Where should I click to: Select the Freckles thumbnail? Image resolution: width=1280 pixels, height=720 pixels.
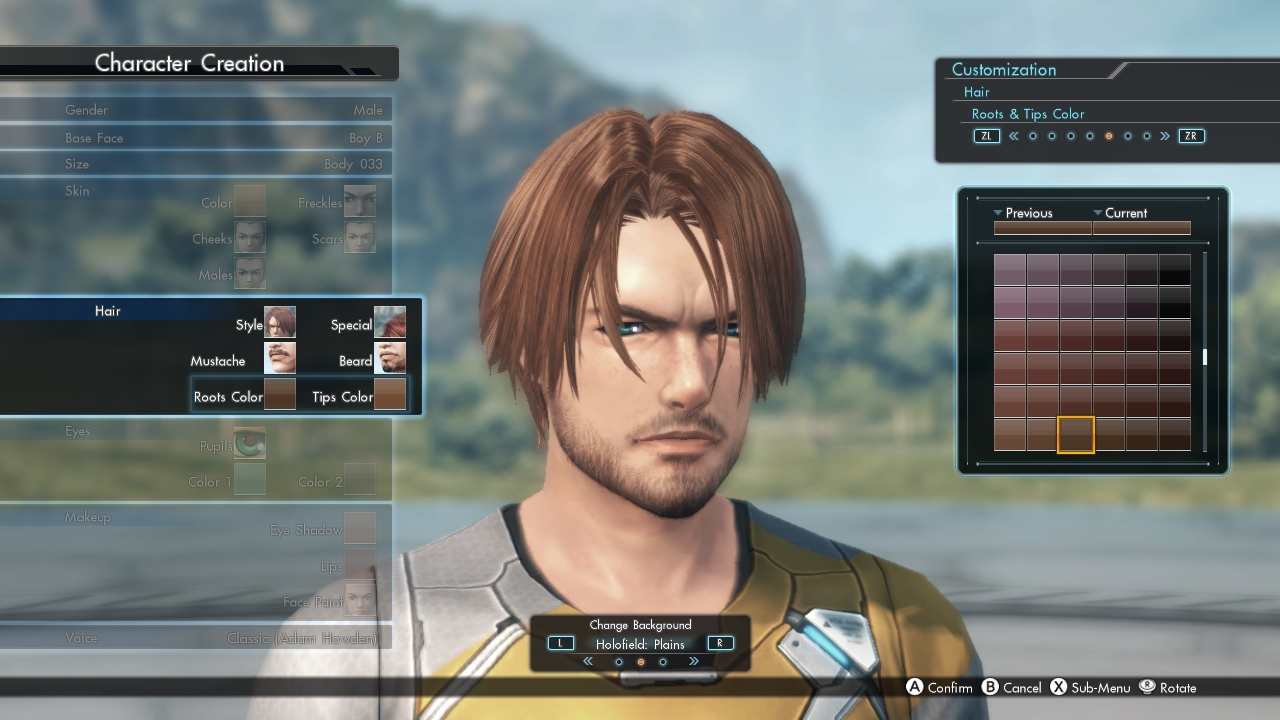360,201
